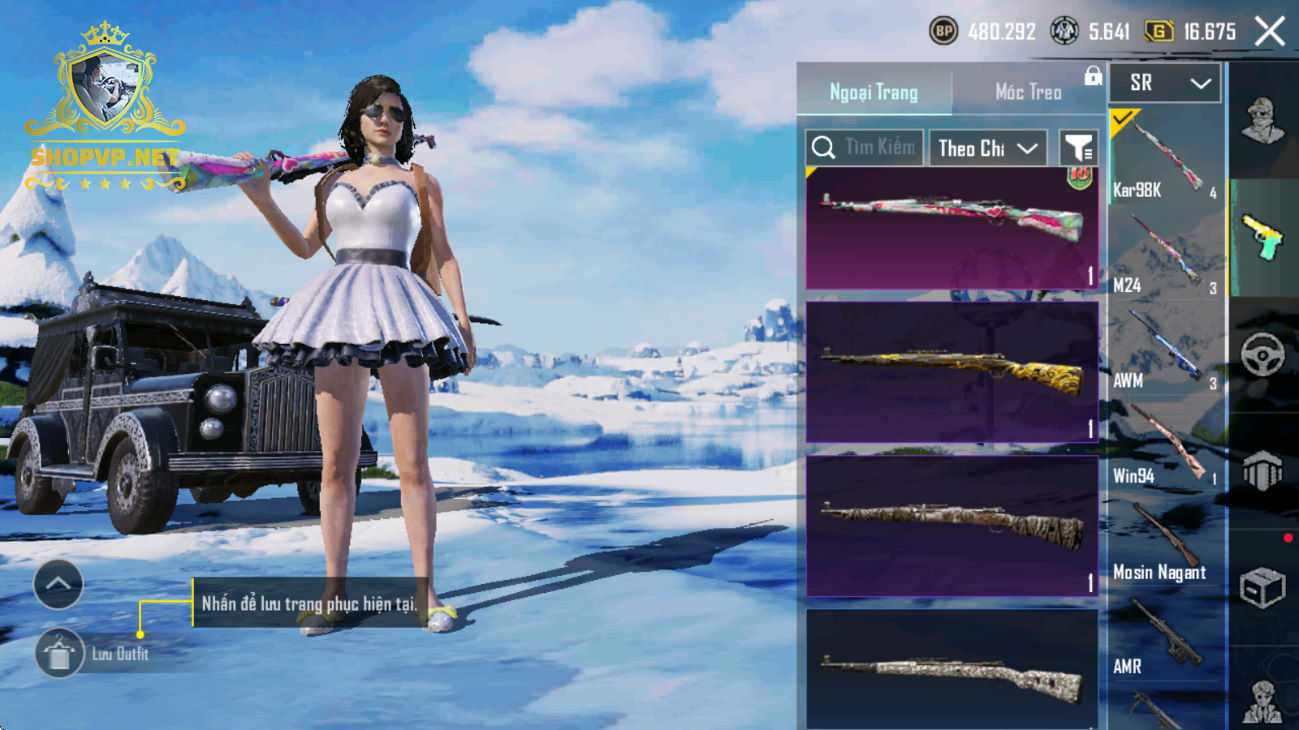Open the Theo Chỉ sort dropdown

point(988,148)
